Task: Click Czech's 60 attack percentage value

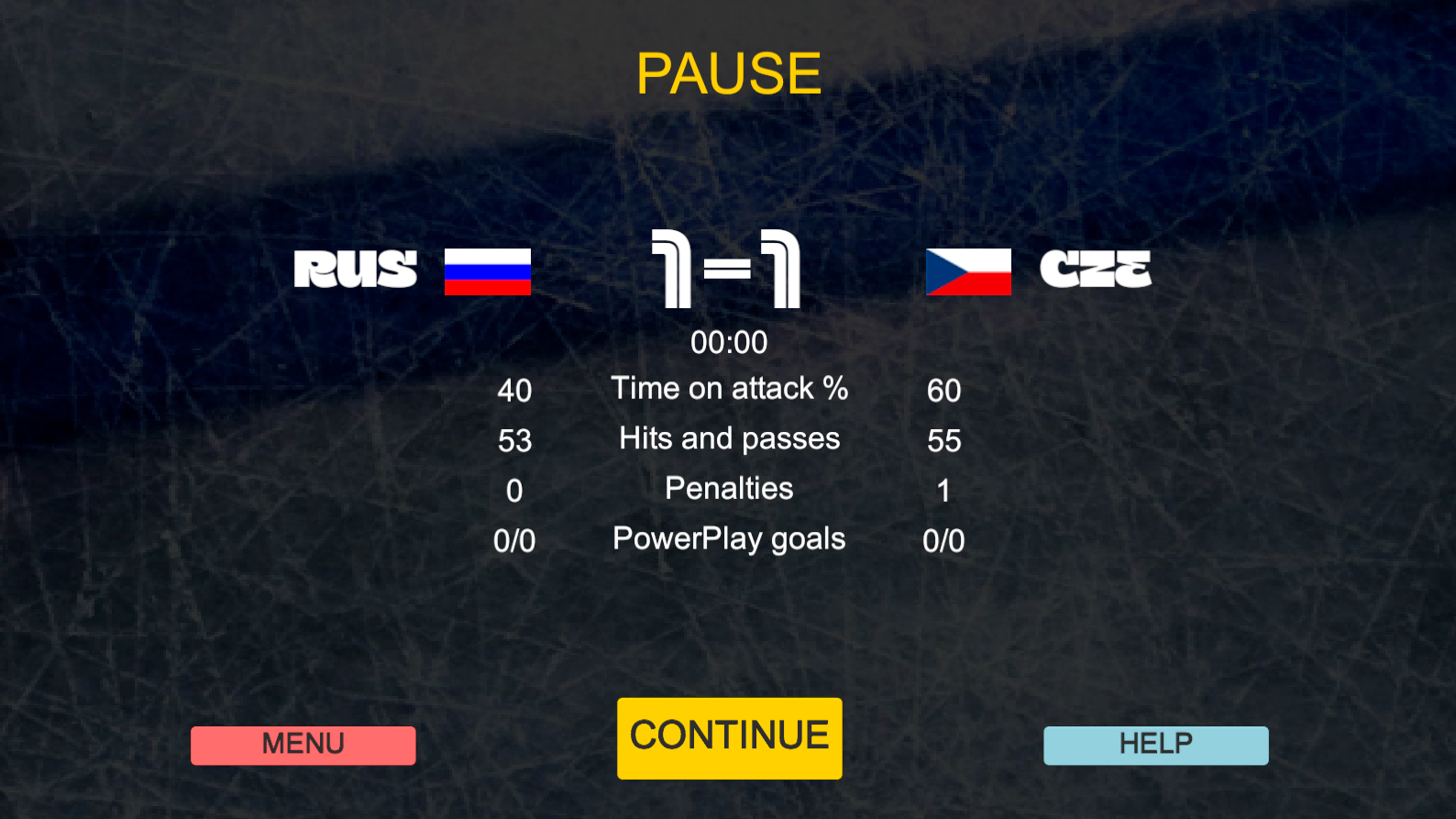Action: pos(944,391)
